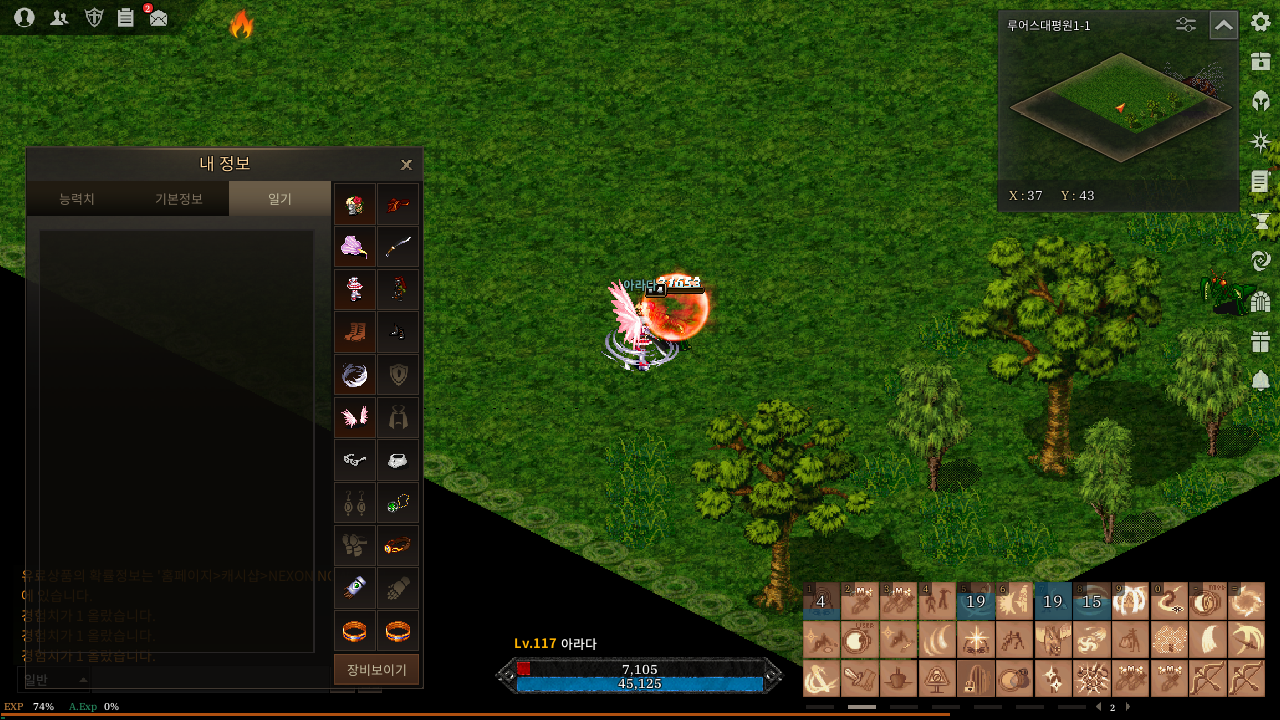Click the minimap of 루어스대평원1-1

(x=1118, y=110)
